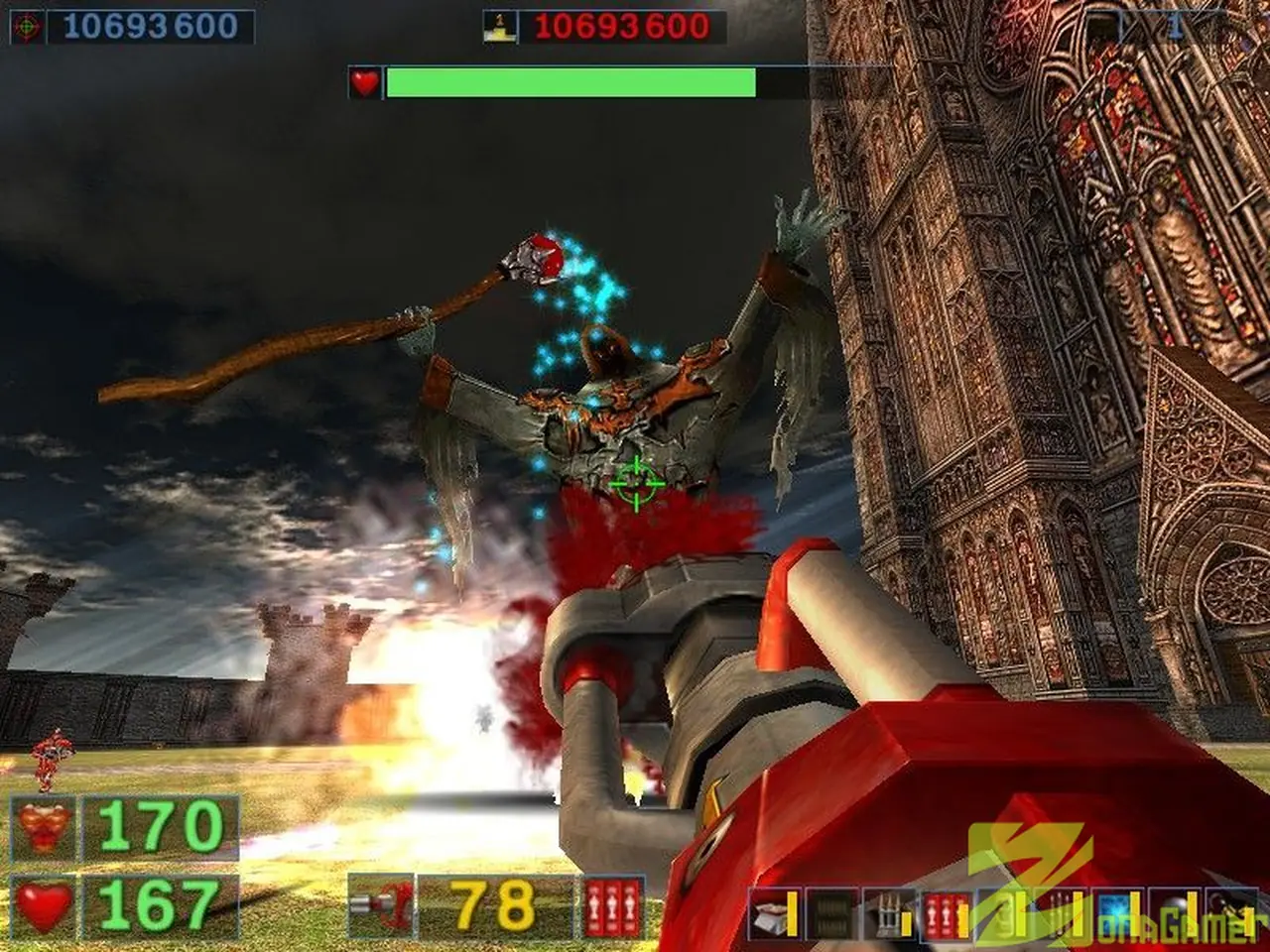Click the high score podium icon

[x=499, y=27]
